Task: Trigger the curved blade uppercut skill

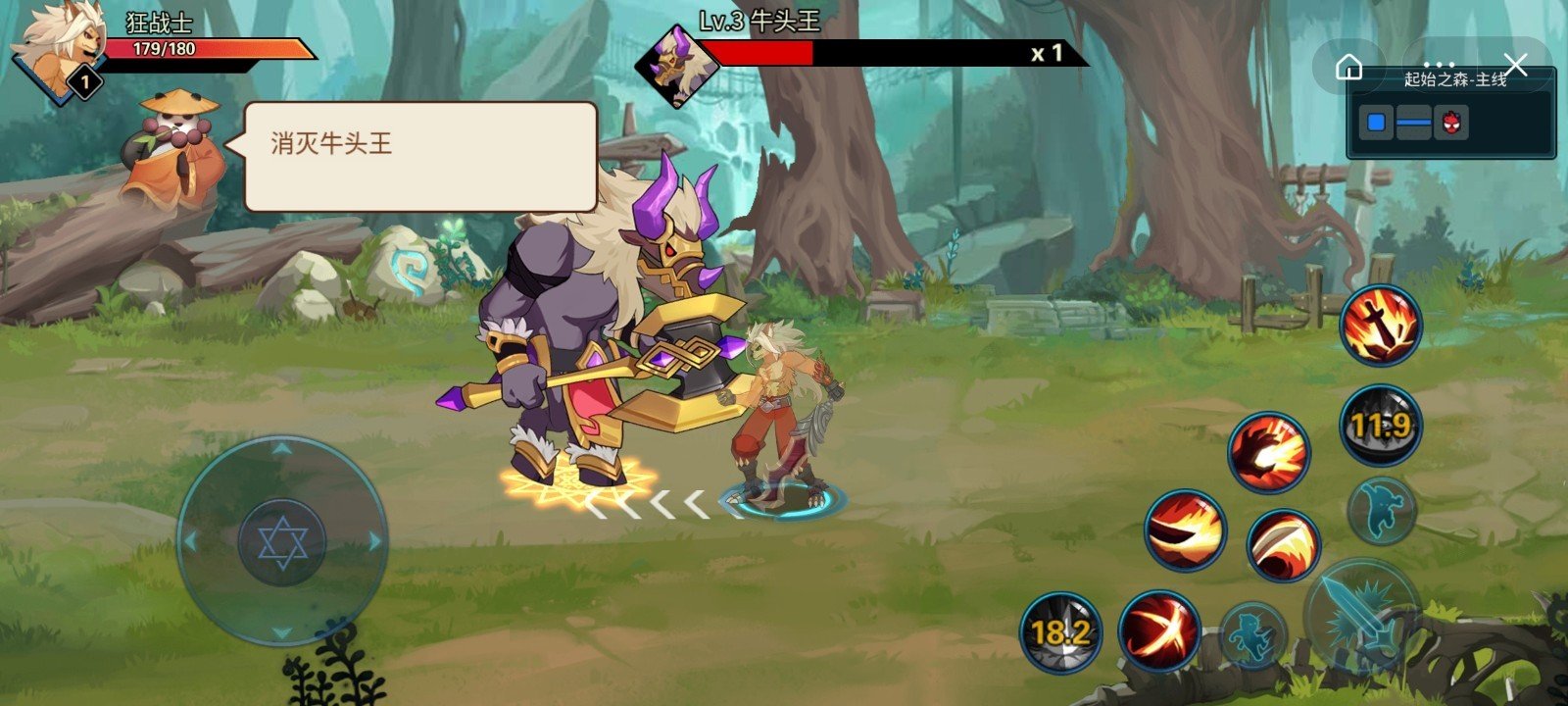Action: click(1283, 545)
